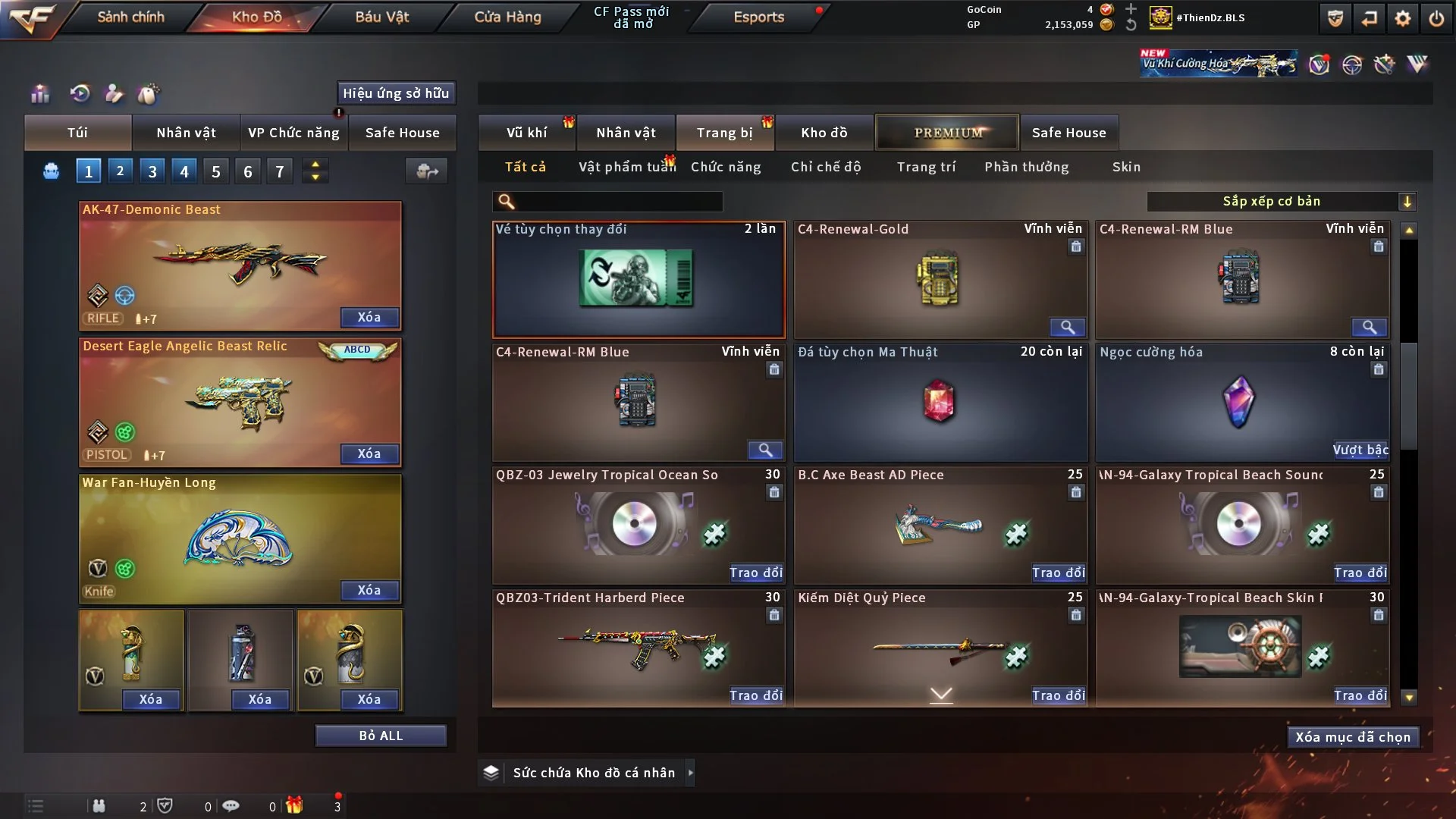The width and height of the screenshot is (1456, 819).
Task: Exchange the B.C Axe Beast AD Piece
Action: (1058, 573)
